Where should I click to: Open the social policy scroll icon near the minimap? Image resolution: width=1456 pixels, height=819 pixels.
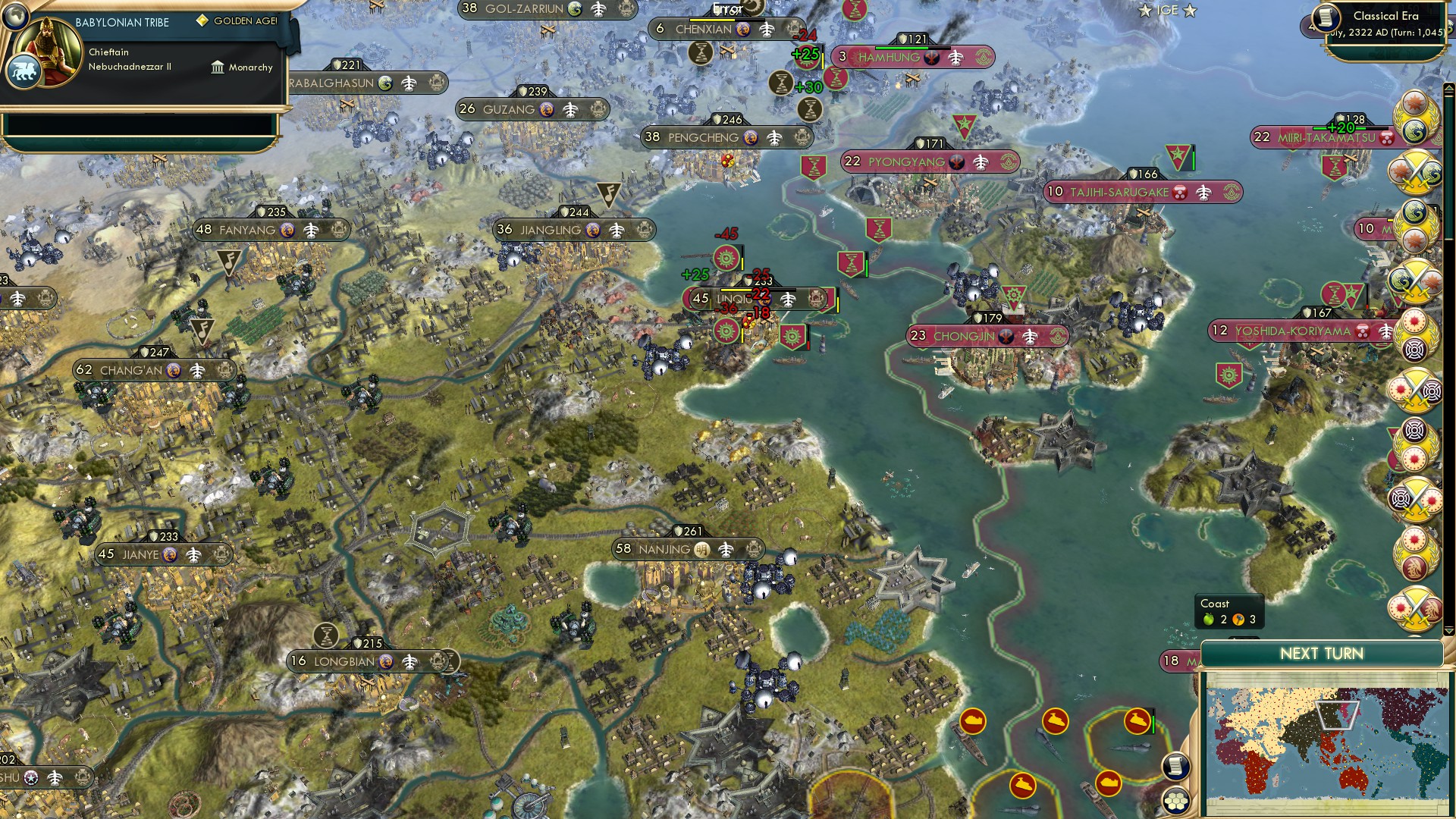click(x=1175, y=767)
